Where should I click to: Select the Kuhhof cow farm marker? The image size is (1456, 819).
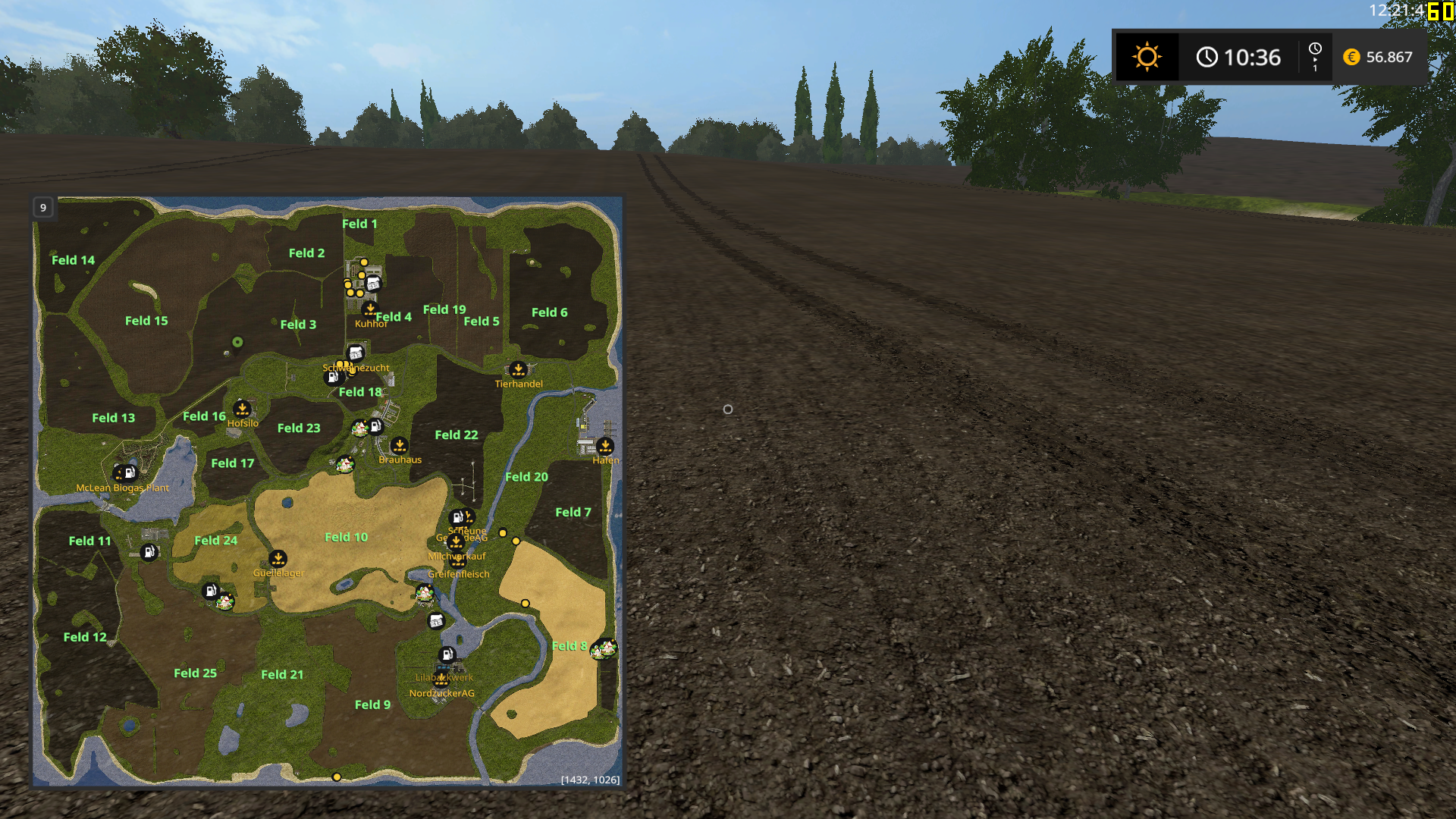[x=370, y=309]
